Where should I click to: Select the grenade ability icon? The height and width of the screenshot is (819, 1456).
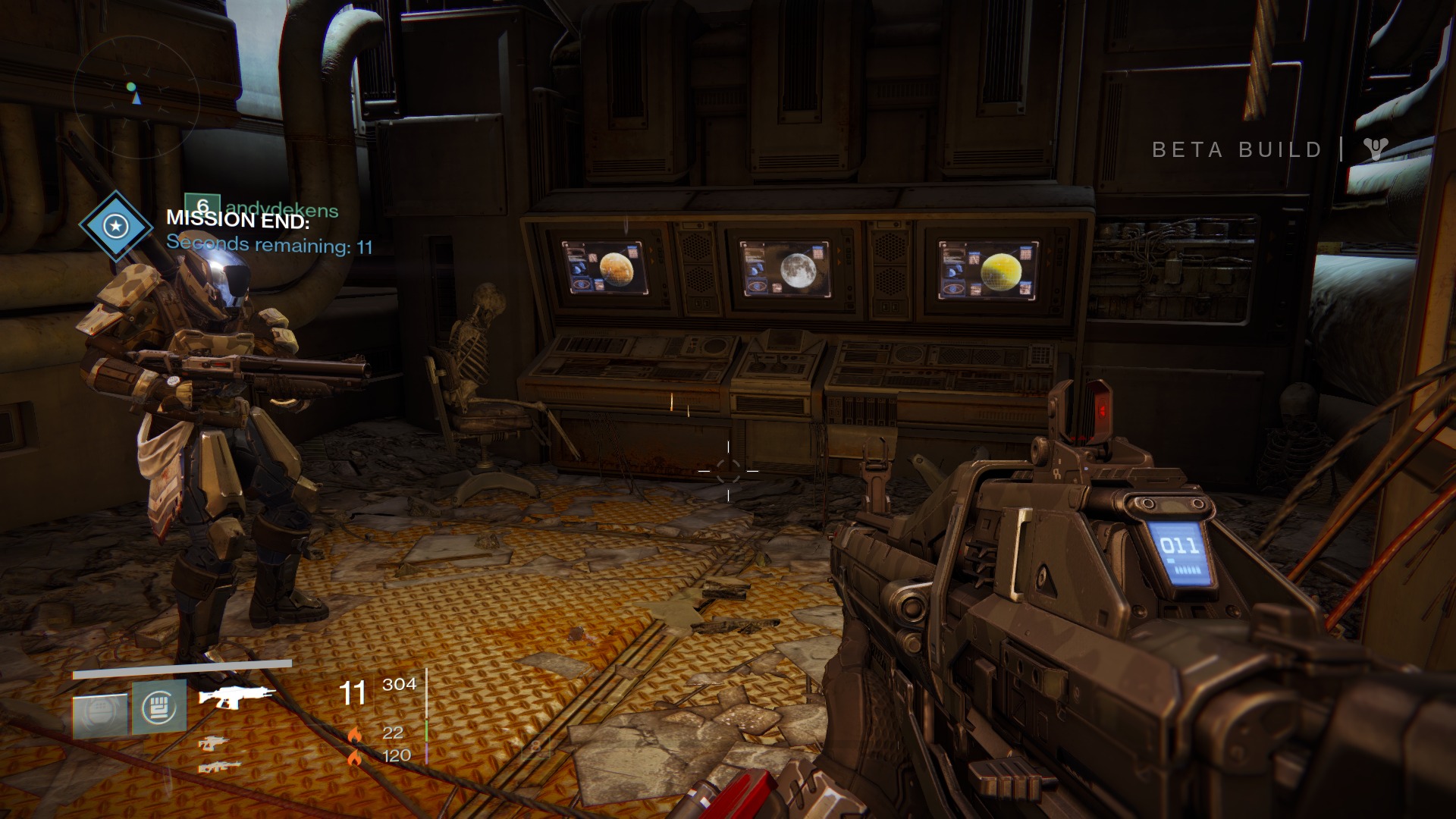click(100, 714)
